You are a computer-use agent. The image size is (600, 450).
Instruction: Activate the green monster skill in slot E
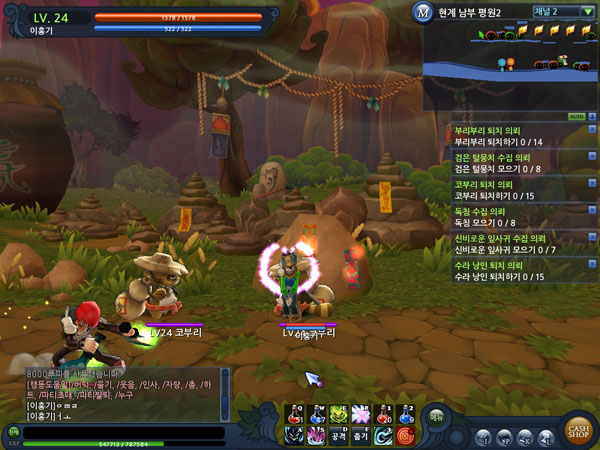pyautogui.click(x=339, y=414)
